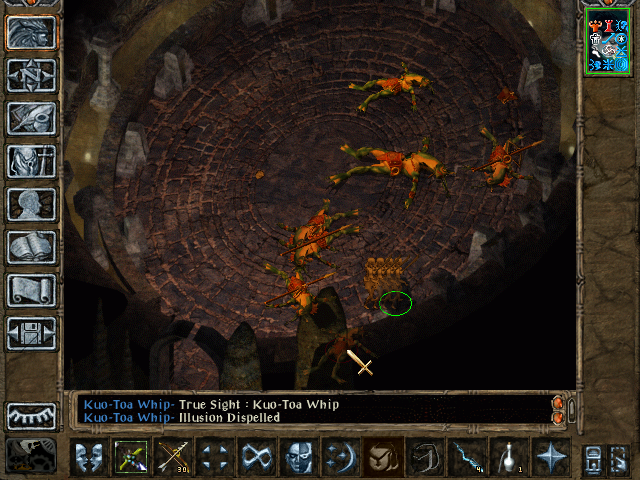Use the quick item wand with 4 charges
This screenshot has width=640, height=480.
click(x=467, y=458)
